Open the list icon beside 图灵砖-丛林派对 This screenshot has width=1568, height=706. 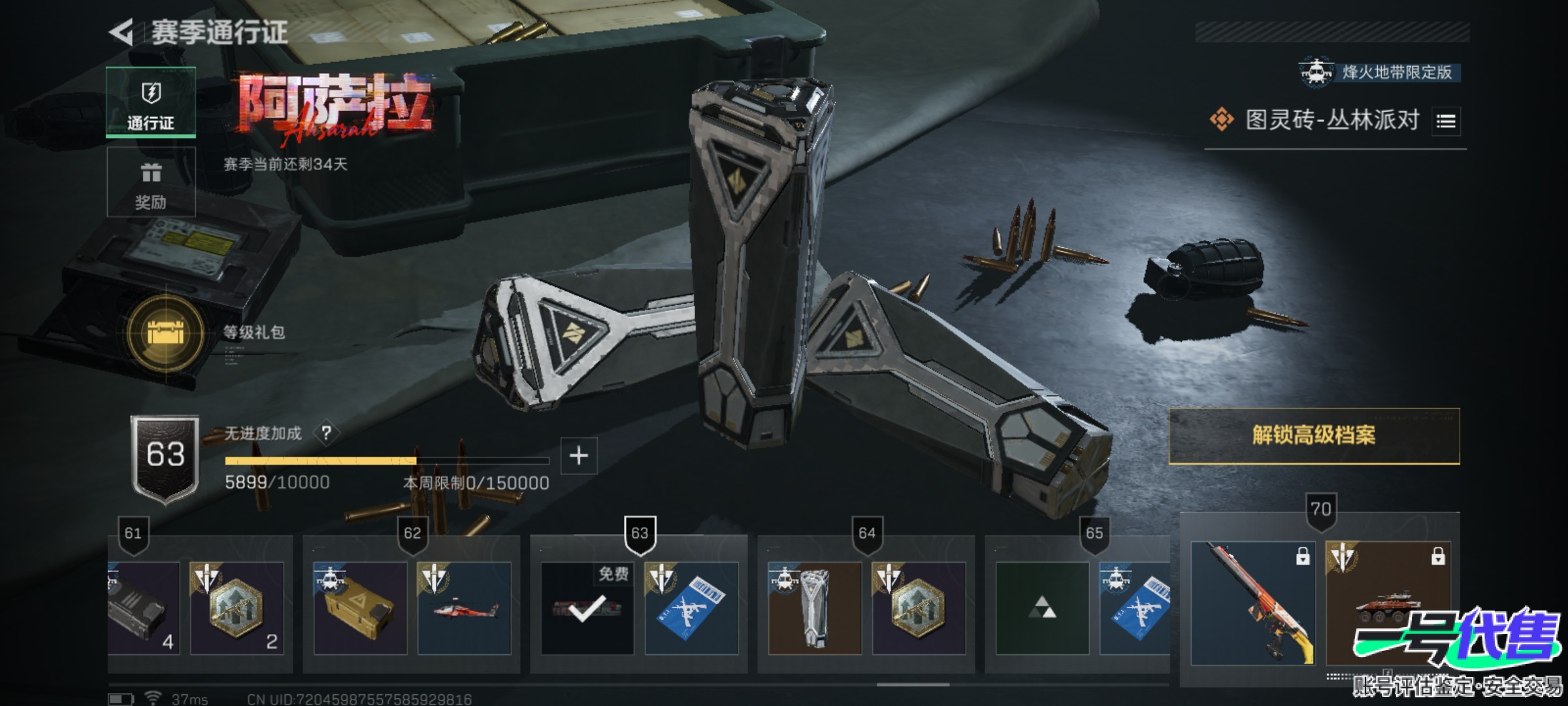pos(1446,121)
